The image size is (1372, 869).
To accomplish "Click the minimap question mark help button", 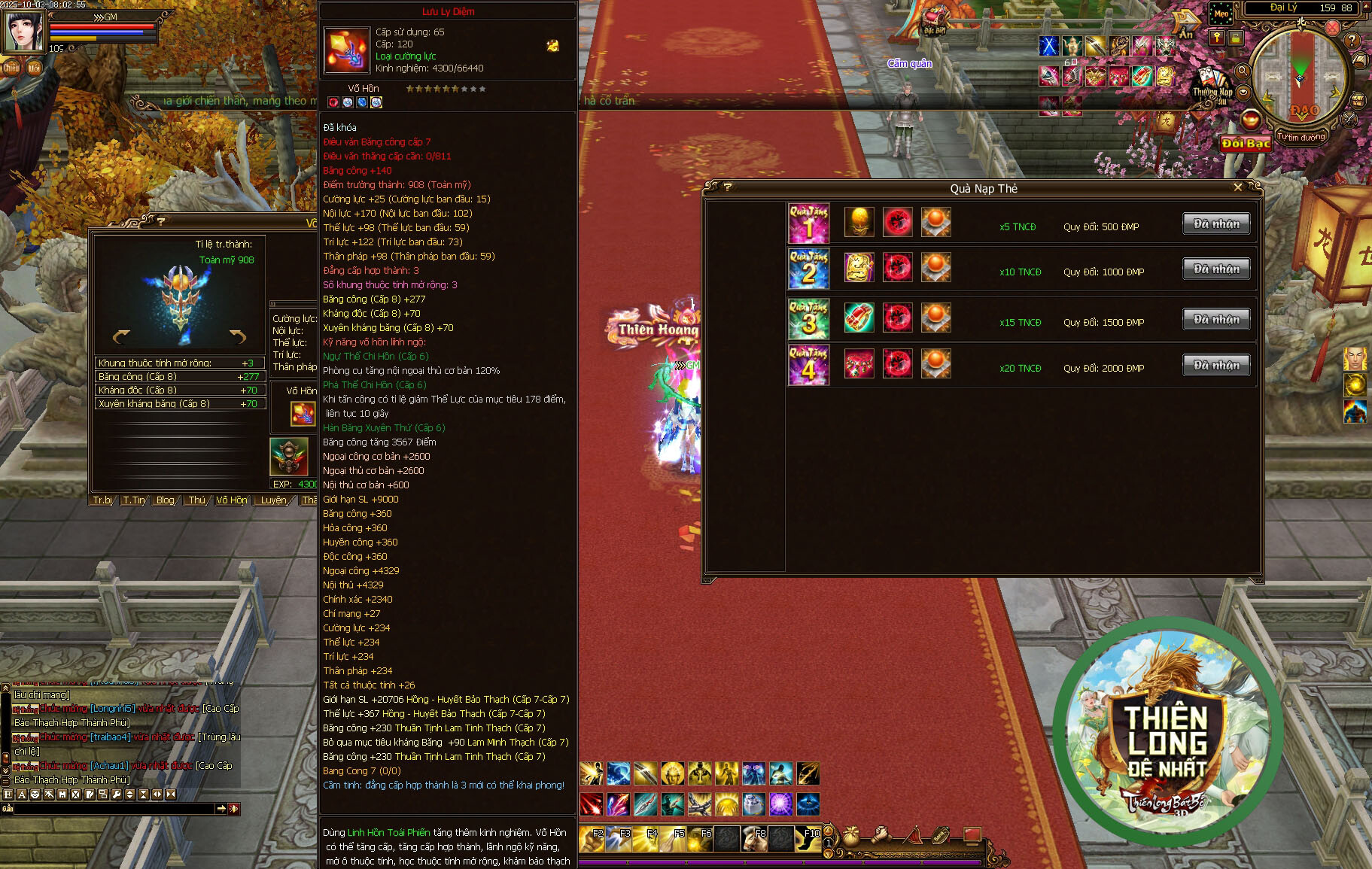I will pos(1352,41).
